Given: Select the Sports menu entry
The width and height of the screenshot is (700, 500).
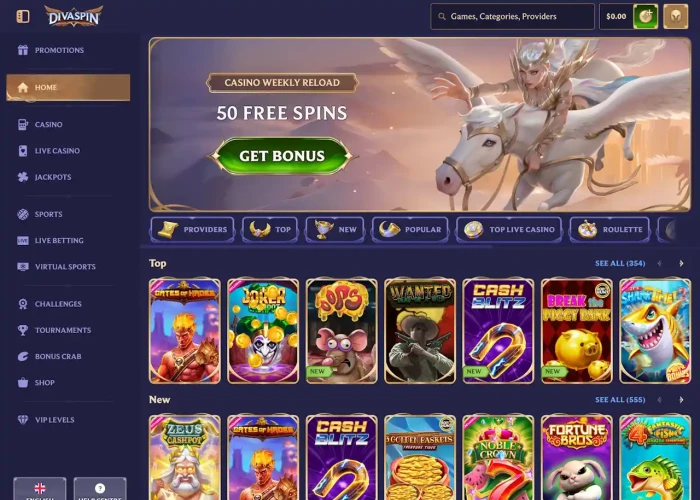Looking at the screenshot, I should tap(48, 214).
